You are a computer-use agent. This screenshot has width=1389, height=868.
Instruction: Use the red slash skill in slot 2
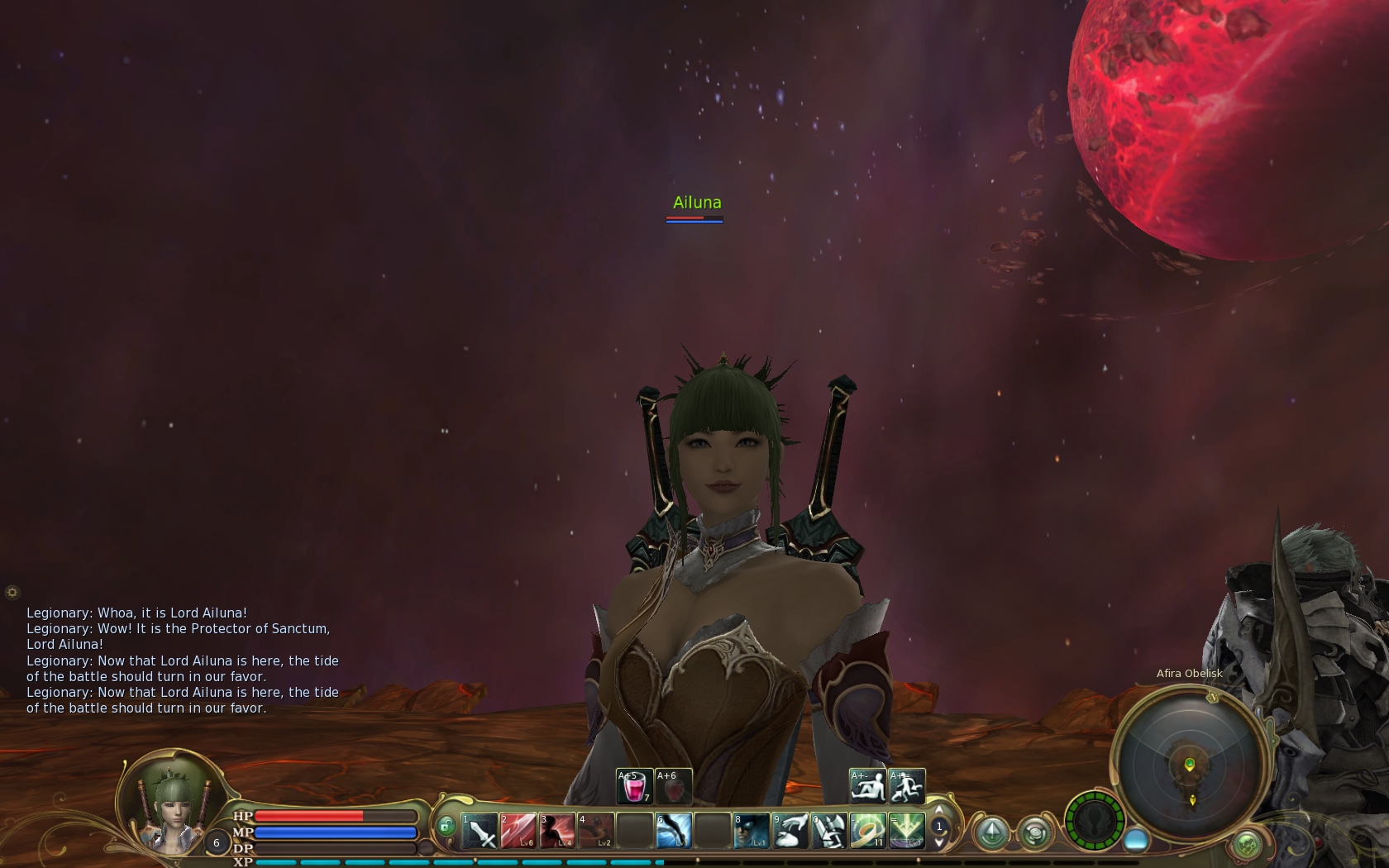pos(518,830)
